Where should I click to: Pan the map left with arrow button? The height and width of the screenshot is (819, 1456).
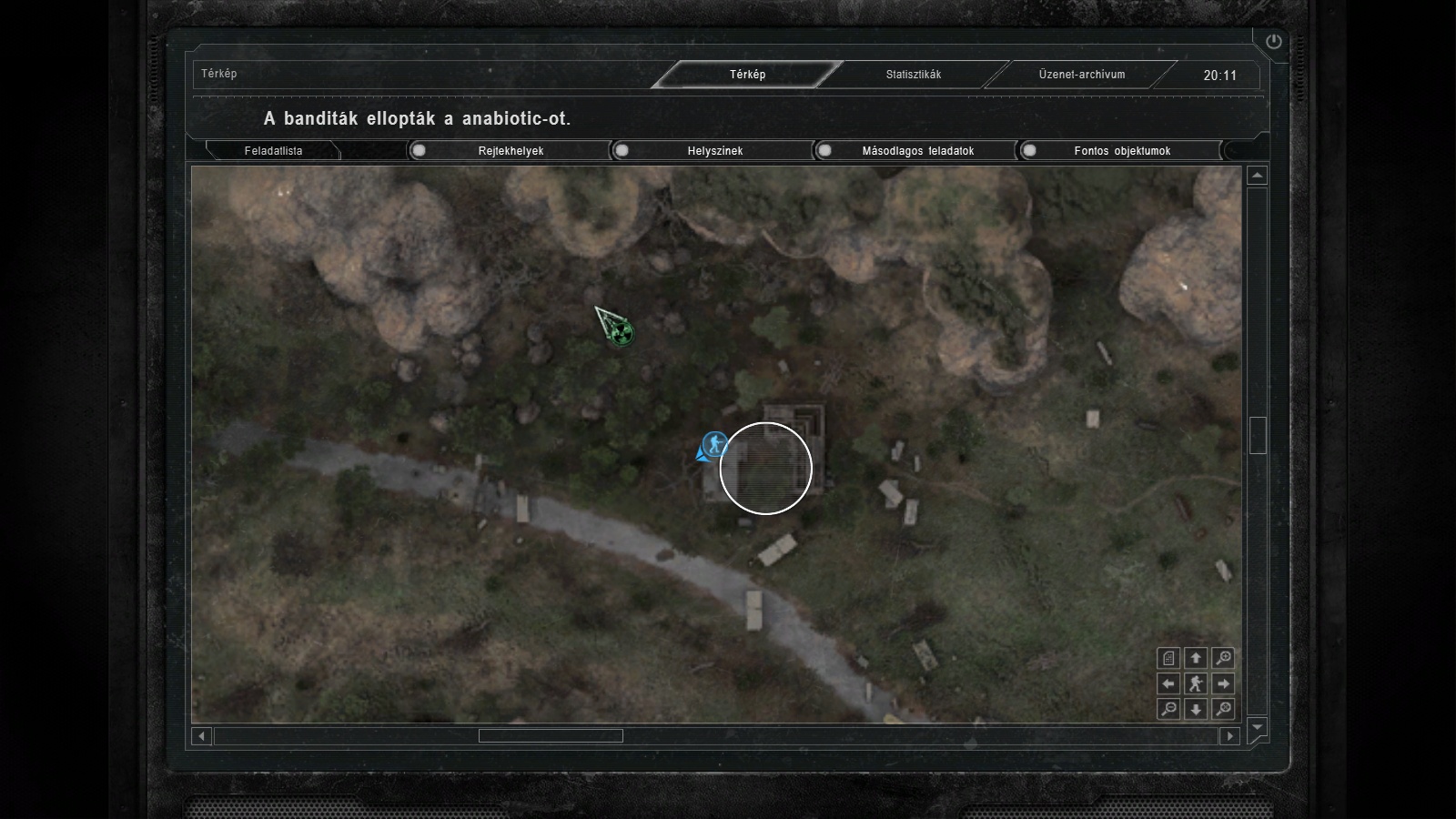click(x=1168, y=683)
